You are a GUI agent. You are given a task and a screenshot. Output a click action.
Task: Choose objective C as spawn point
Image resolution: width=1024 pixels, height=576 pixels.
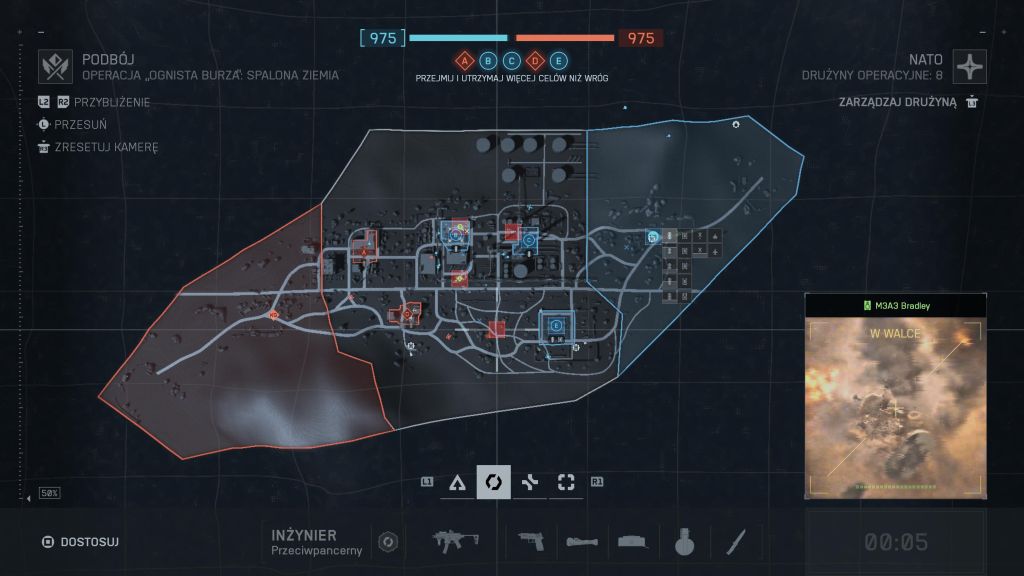(x=528, y=240)
